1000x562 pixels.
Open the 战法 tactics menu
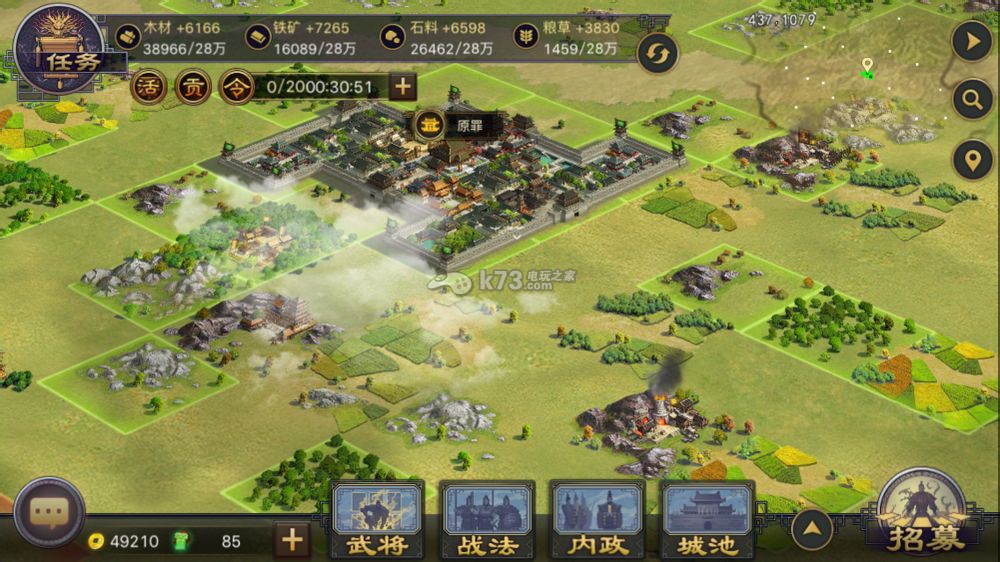click(487, 519)
